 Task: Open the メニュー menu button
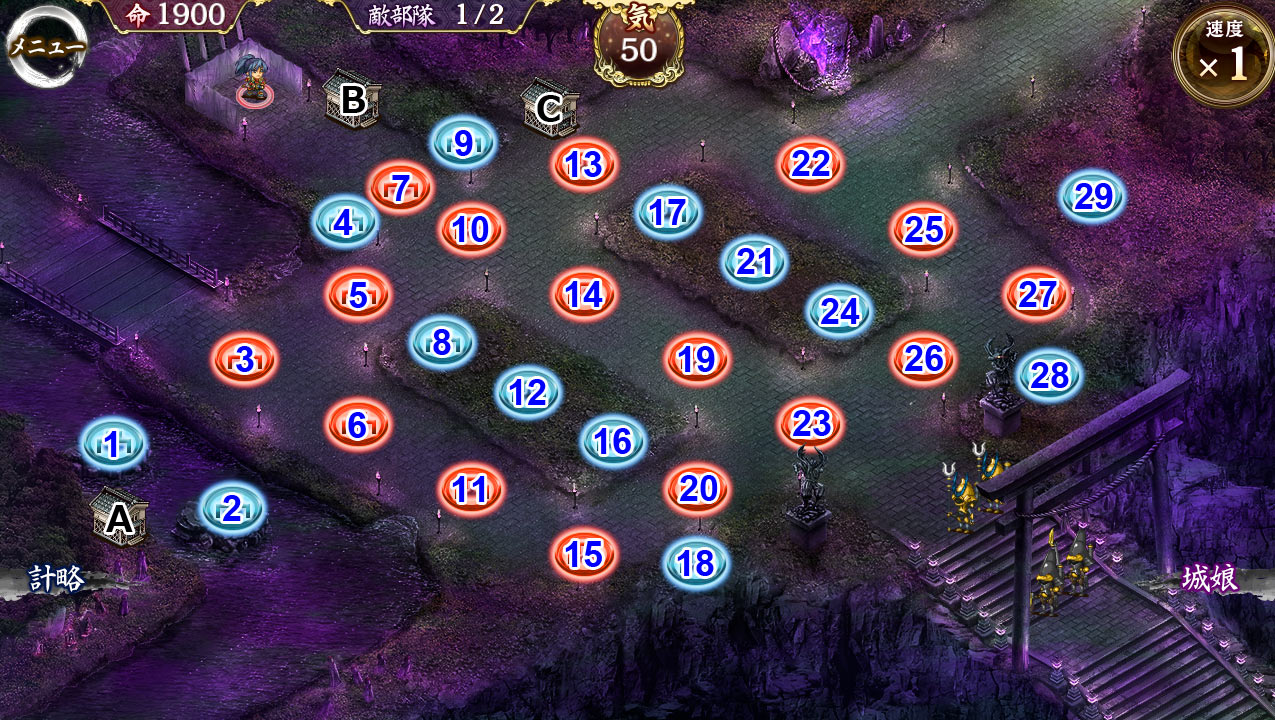[46, 46]
